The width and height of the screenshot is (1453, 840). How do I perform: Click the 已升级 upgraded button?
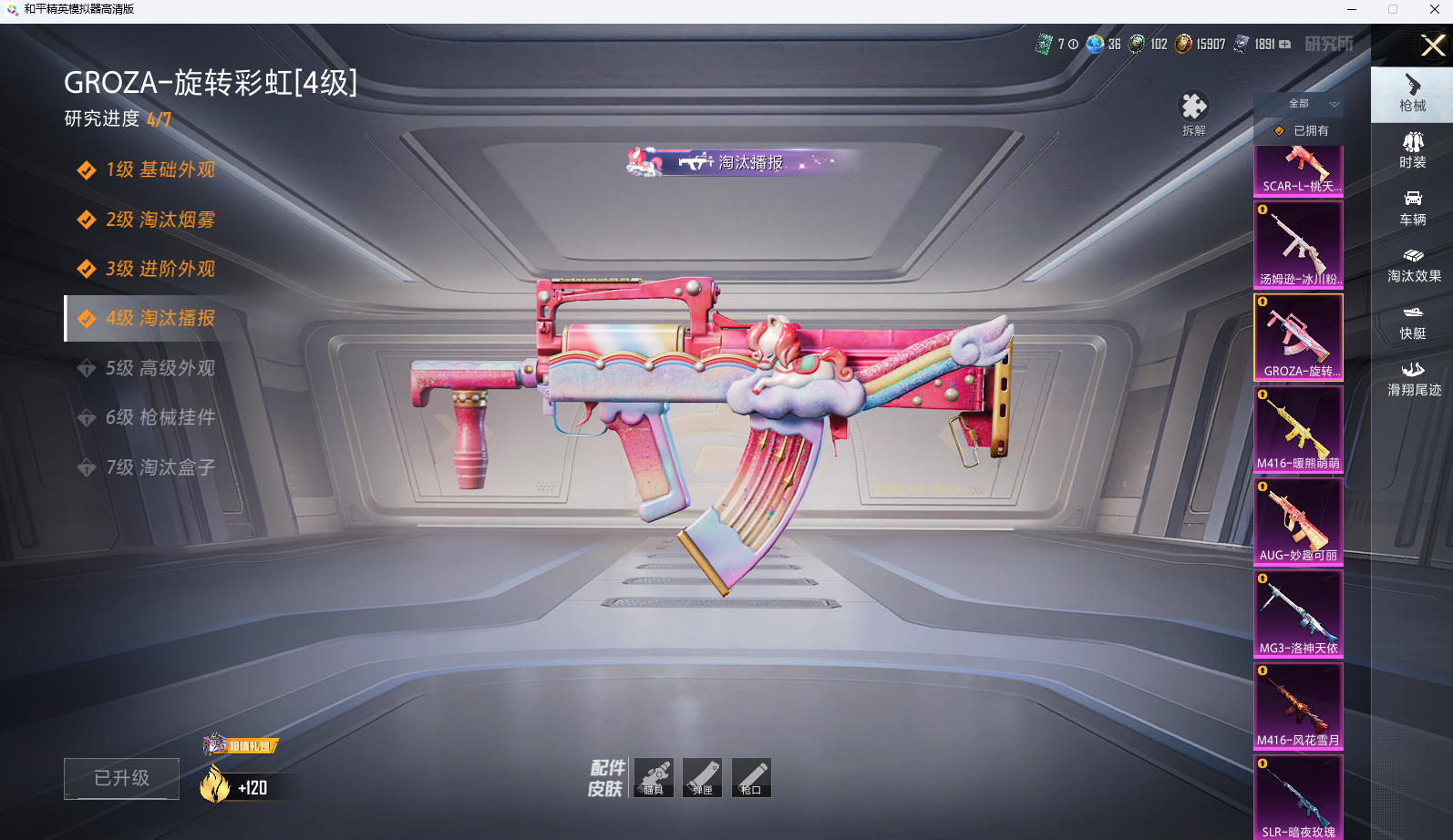[x=121, y=778]
